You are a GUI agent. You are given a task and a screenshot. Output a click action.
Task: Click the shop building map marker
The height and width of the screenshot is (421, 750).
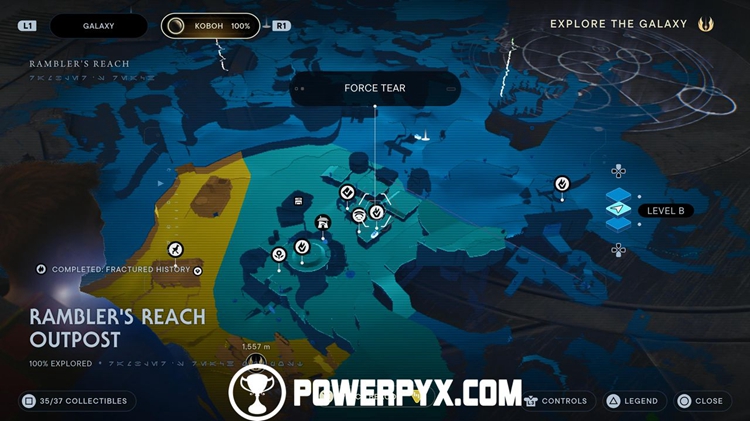tap(322, 222)
